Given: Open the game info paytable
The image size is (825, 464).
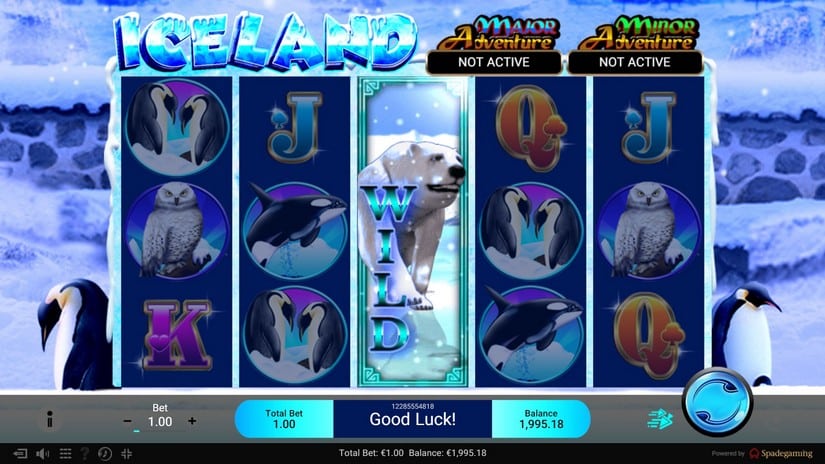Looking at the screenshot, I should pyautogui.click(x=49, y=421).
